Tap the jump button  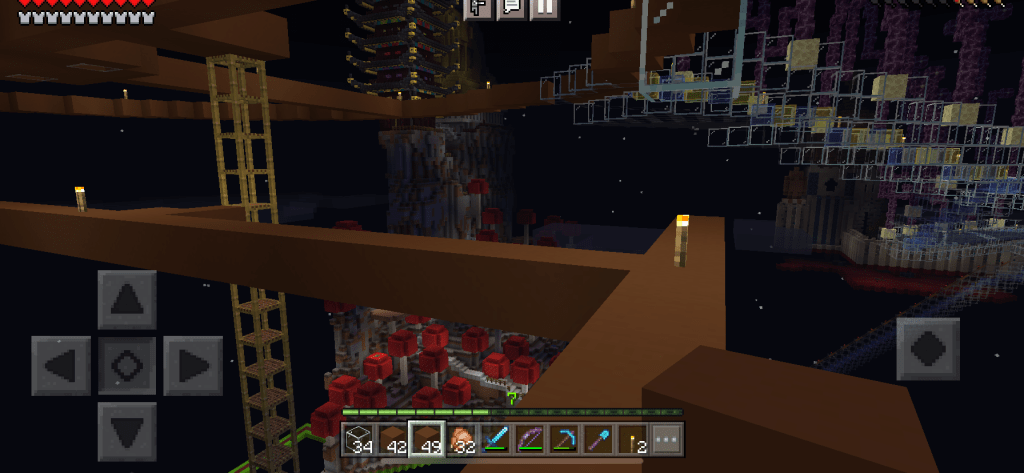[927, 349]
